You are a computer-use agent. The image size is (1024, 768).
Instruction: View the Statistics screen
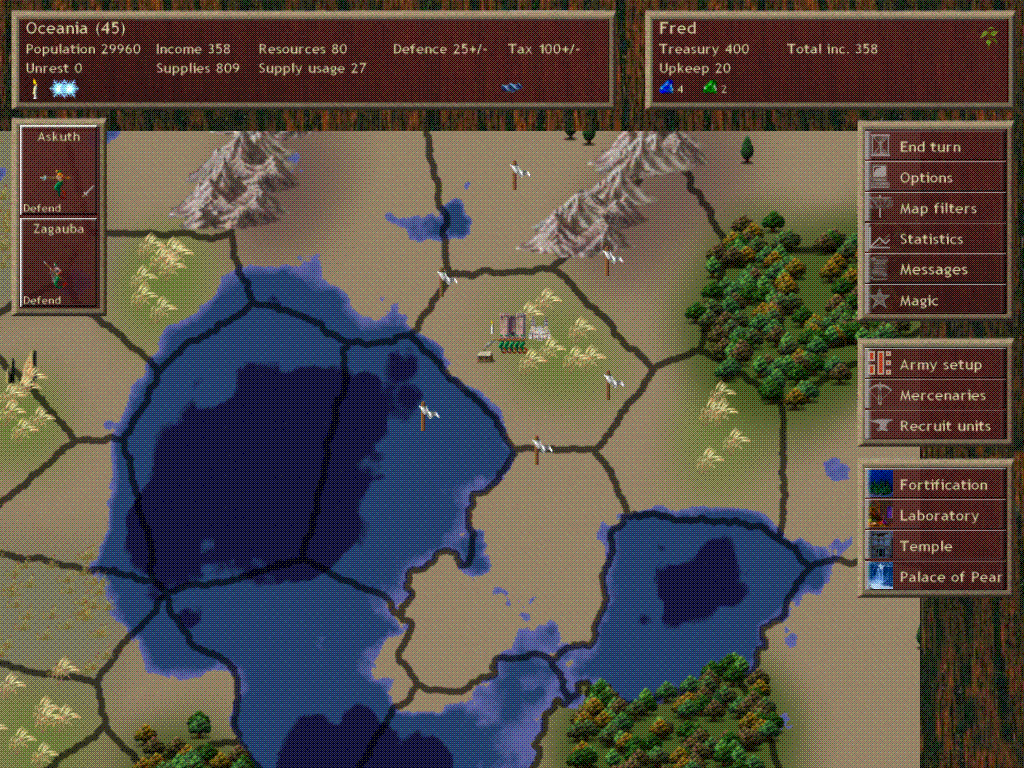click(931, 239)
